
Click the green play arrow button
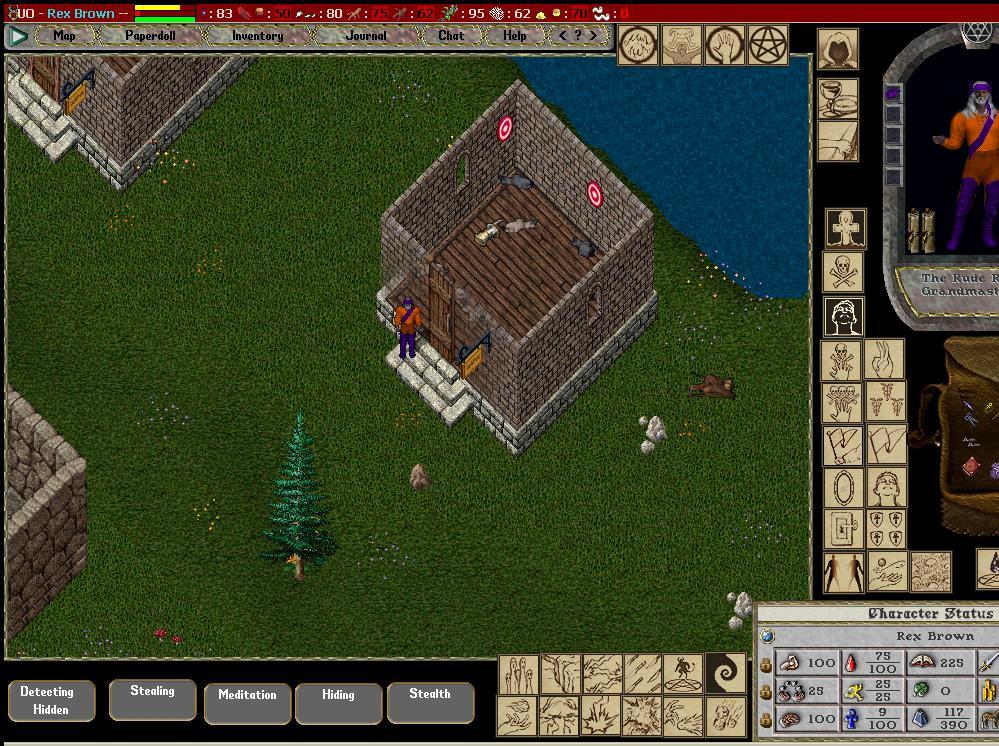point(17,36)
